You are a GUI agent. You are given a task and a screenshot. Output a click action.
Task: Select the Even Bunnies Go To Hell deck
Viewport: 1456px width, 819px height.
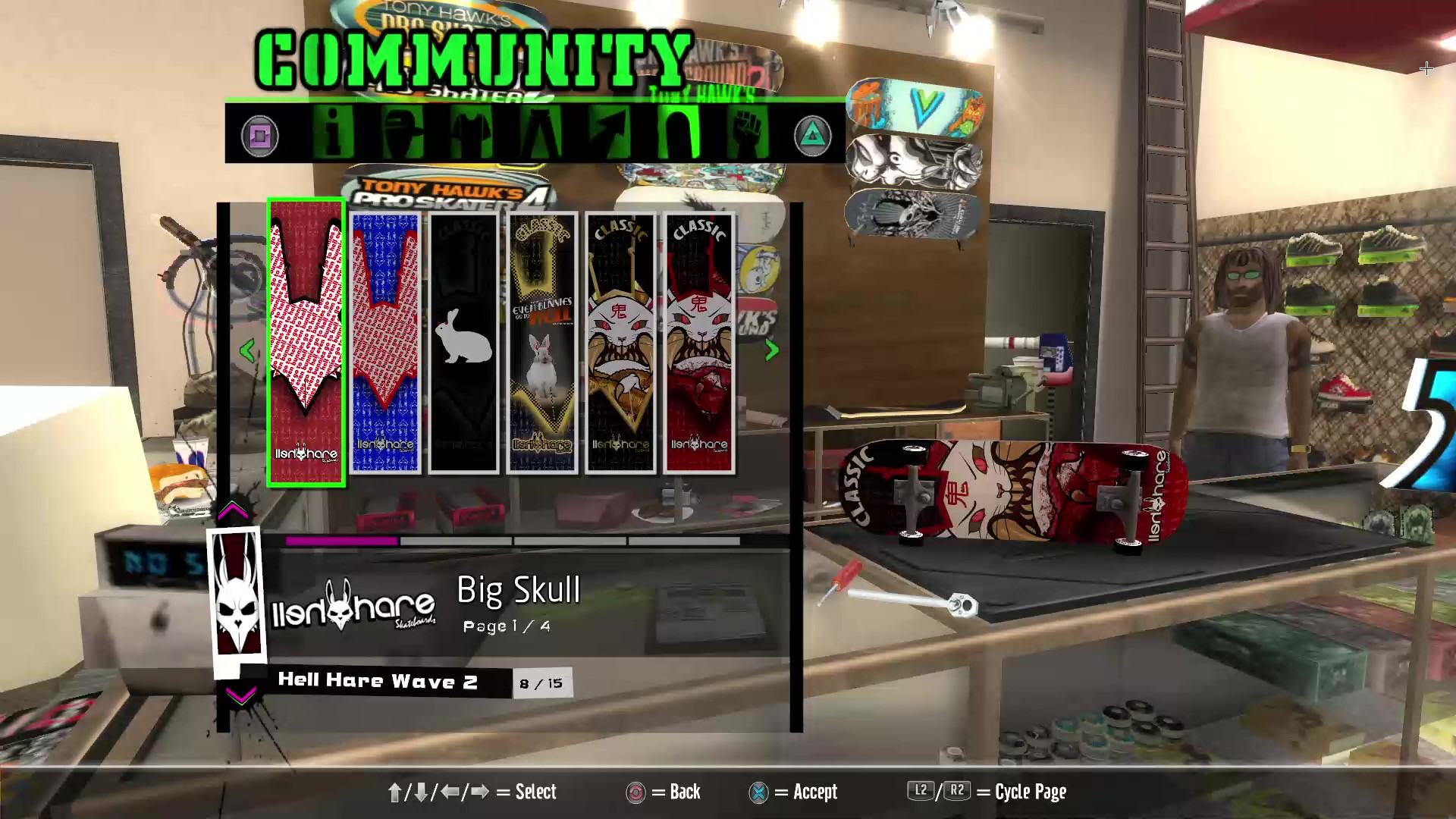pos(542,343)
